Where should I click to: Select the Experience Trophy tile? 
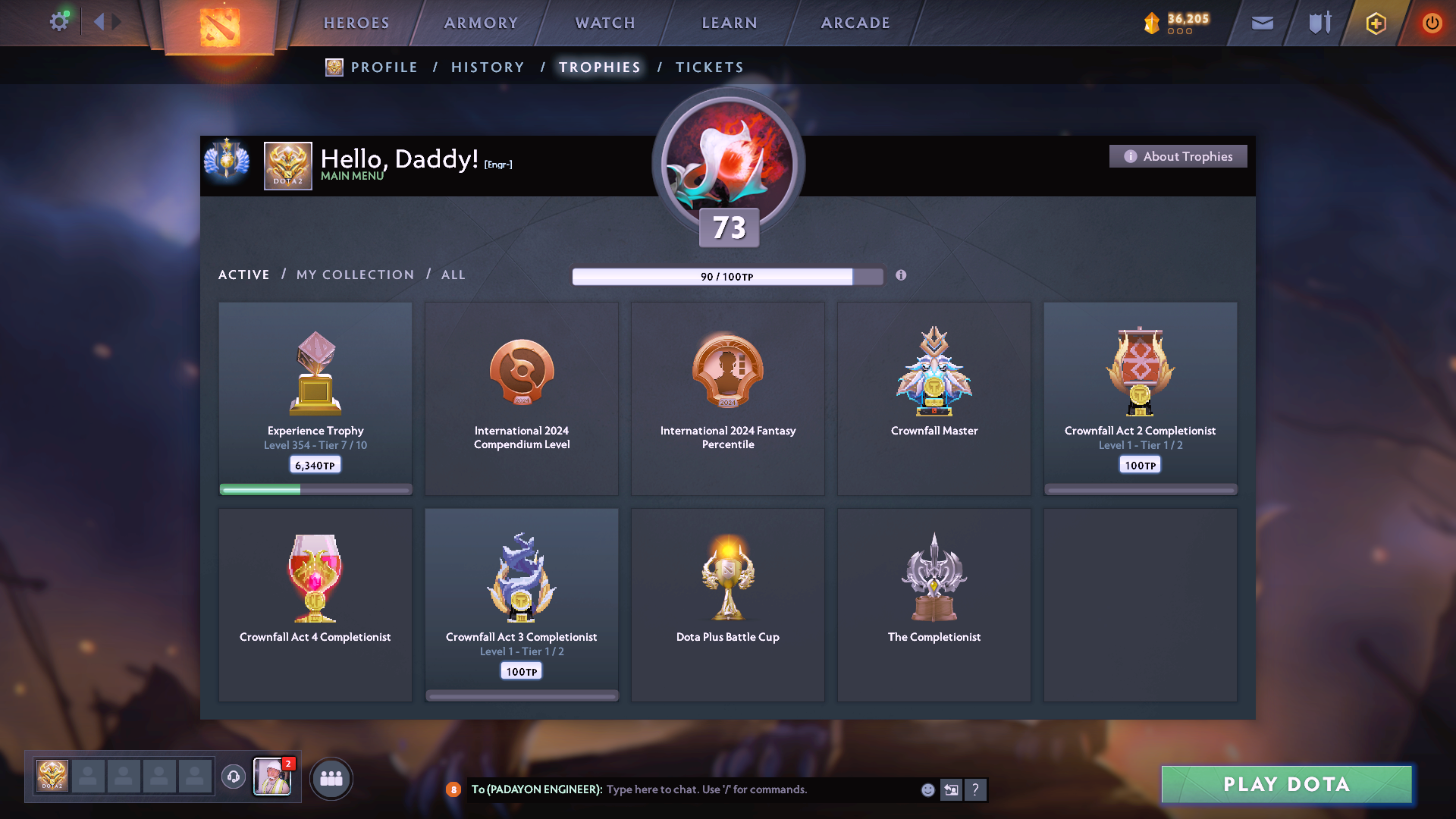tap(315, 398)
